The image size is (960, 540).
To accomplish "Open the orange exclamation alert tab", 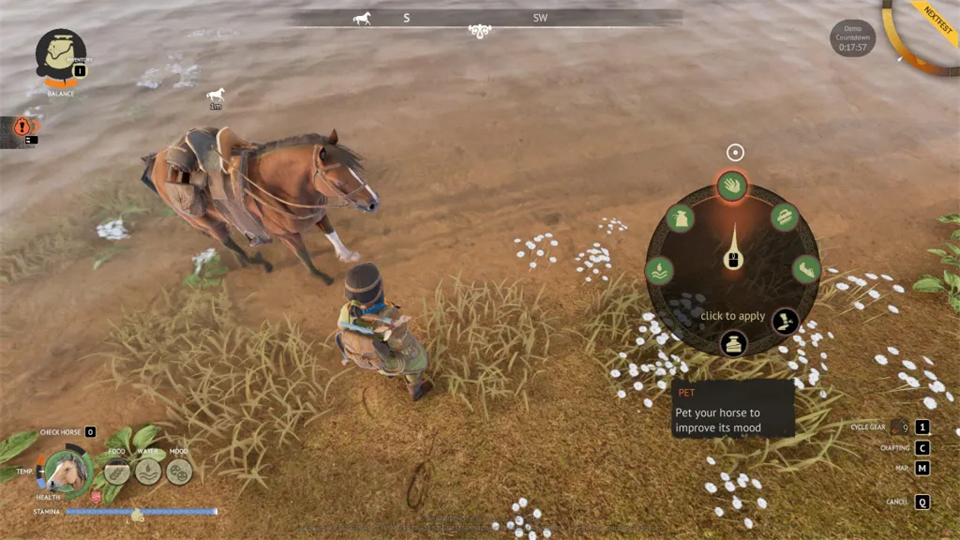I will tap(21, 128).
